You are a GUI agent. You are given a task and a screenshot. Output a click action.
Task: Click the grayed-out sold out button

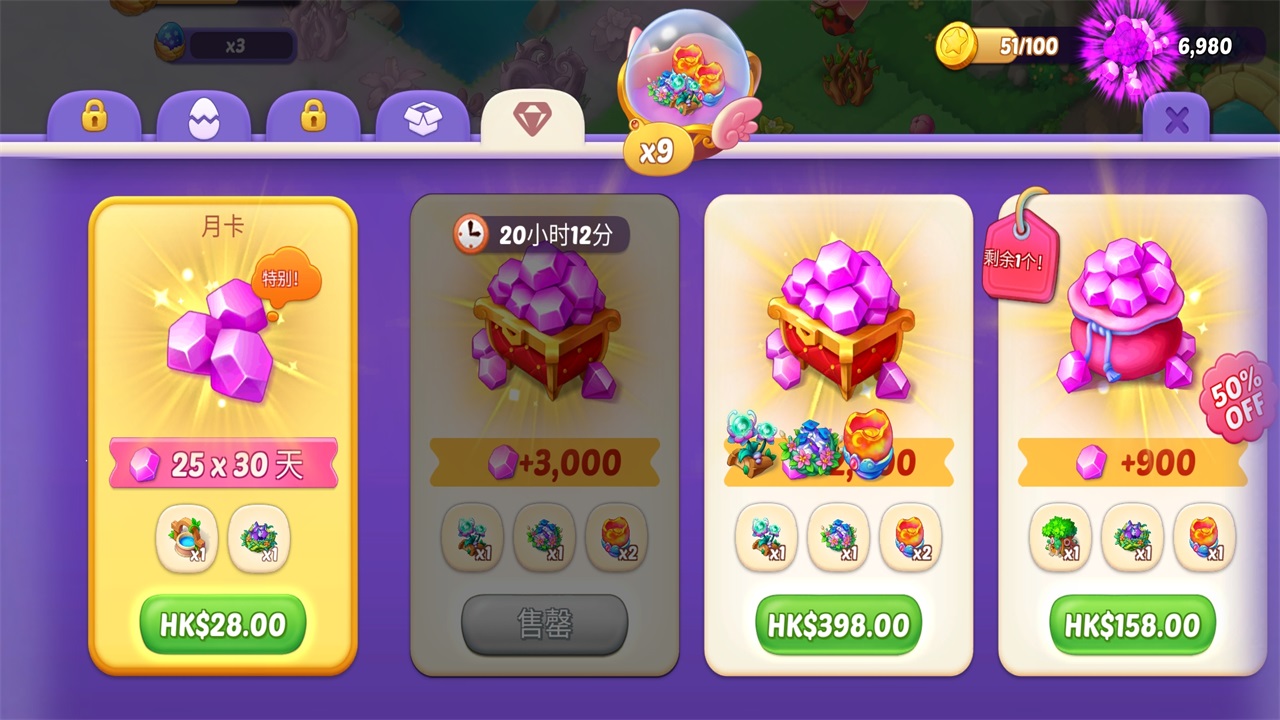(x=544, y=625)
